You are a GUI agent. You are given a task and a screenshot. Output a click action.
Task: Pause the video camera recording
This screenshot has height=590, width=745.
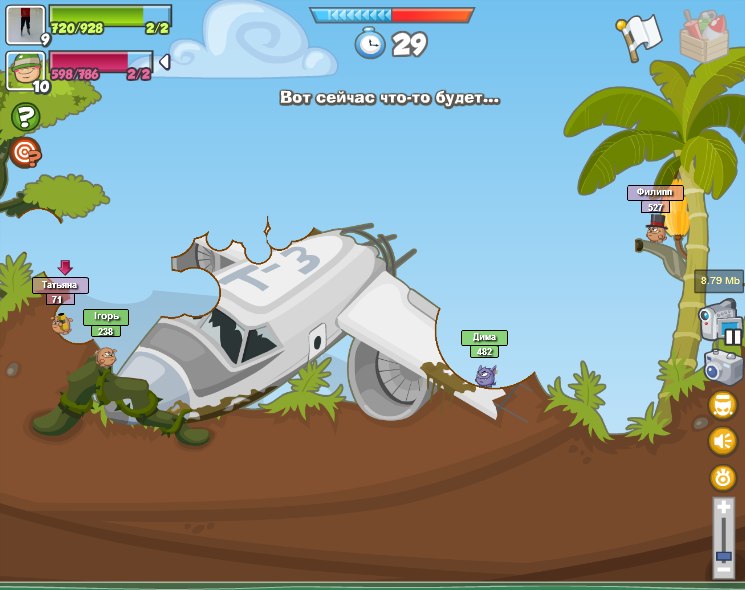pyautogui.click(x=733, y=337)
